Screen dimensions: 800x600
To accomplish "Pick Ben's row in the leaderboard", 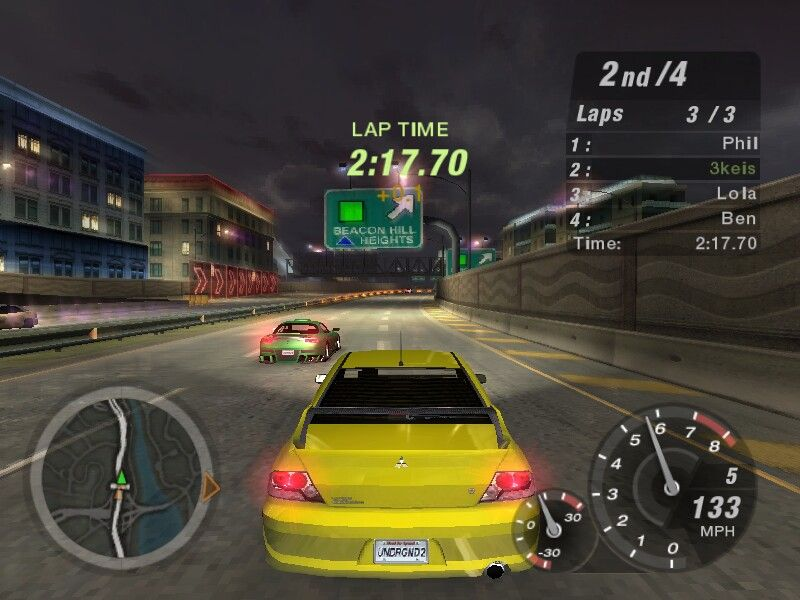I will [663, 218].
